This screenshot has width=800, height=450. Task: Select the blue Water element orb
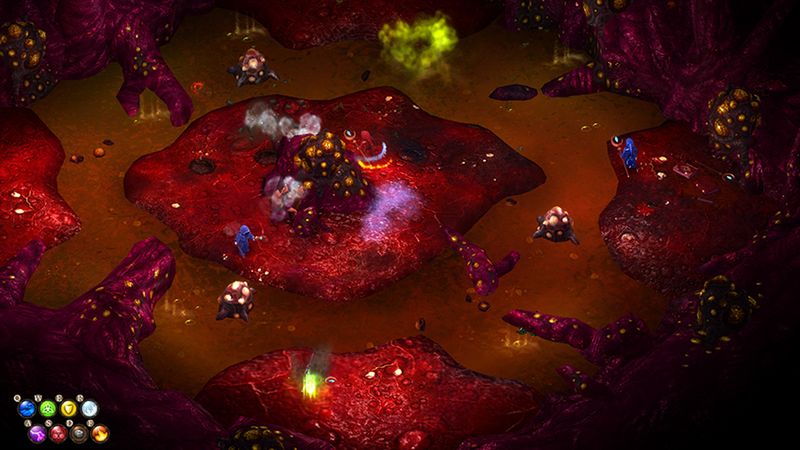point(25,408)
